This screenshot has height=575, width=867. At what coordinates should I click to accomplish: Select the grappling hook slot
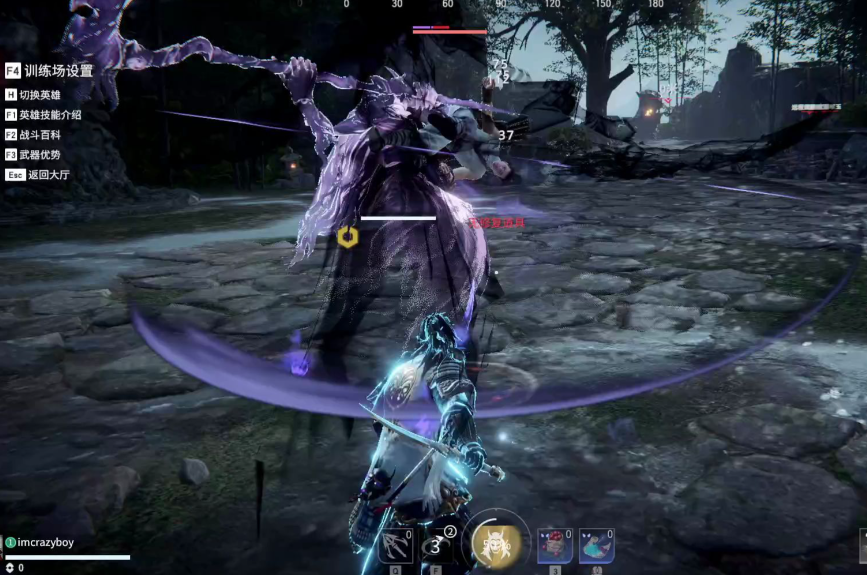pyautogui.click(x=396, y=546)
